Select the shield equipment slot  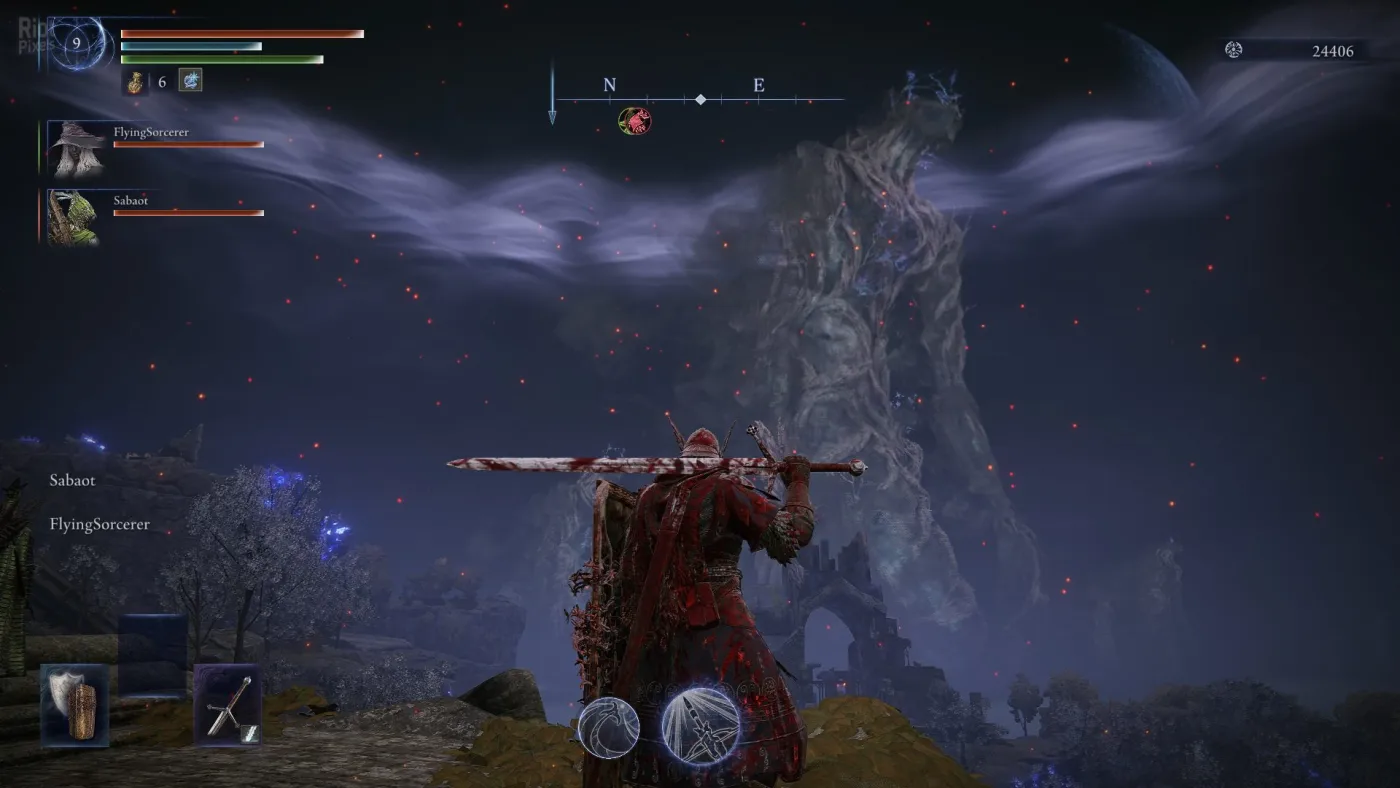74,705
